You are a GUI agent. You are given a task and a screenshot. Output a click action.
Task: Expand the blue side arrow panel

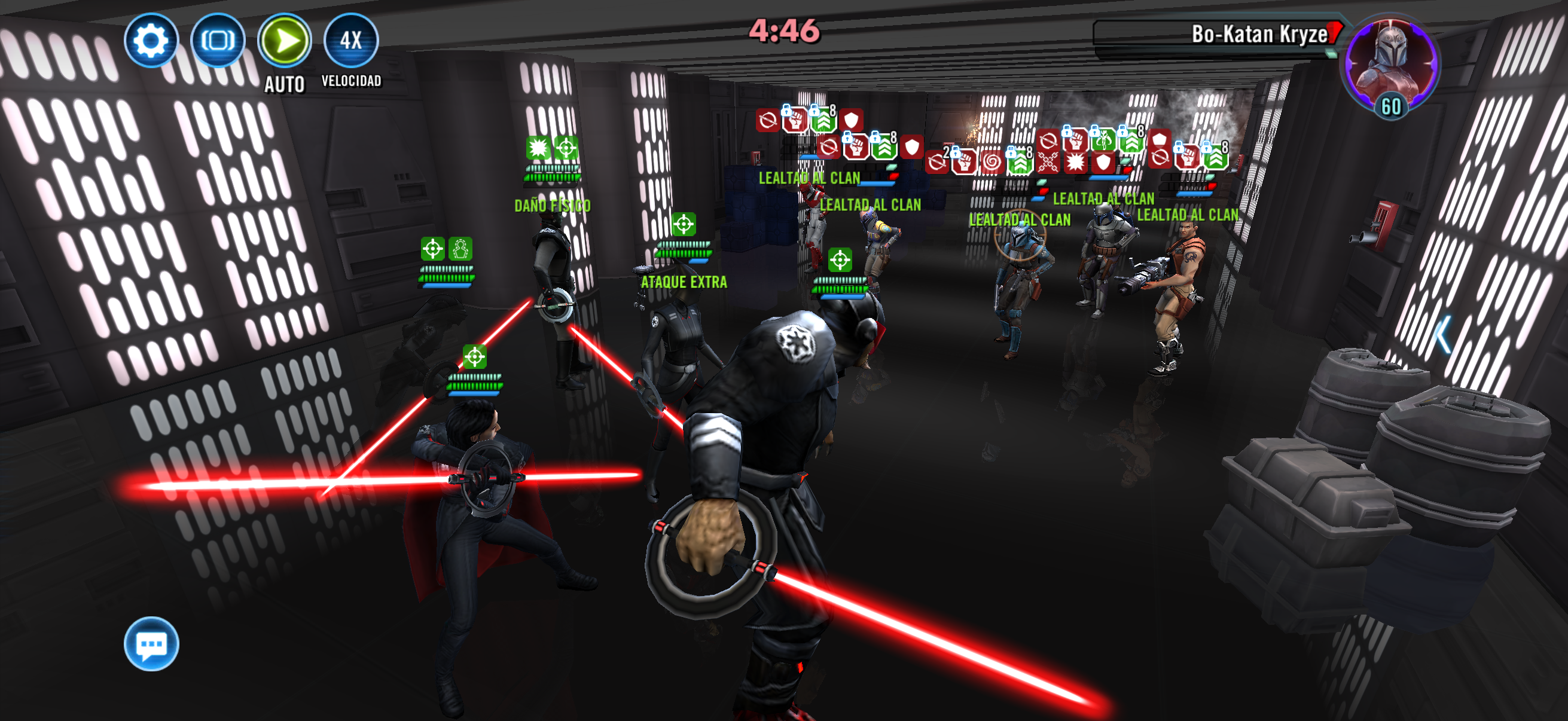(x=1442, y=334)
